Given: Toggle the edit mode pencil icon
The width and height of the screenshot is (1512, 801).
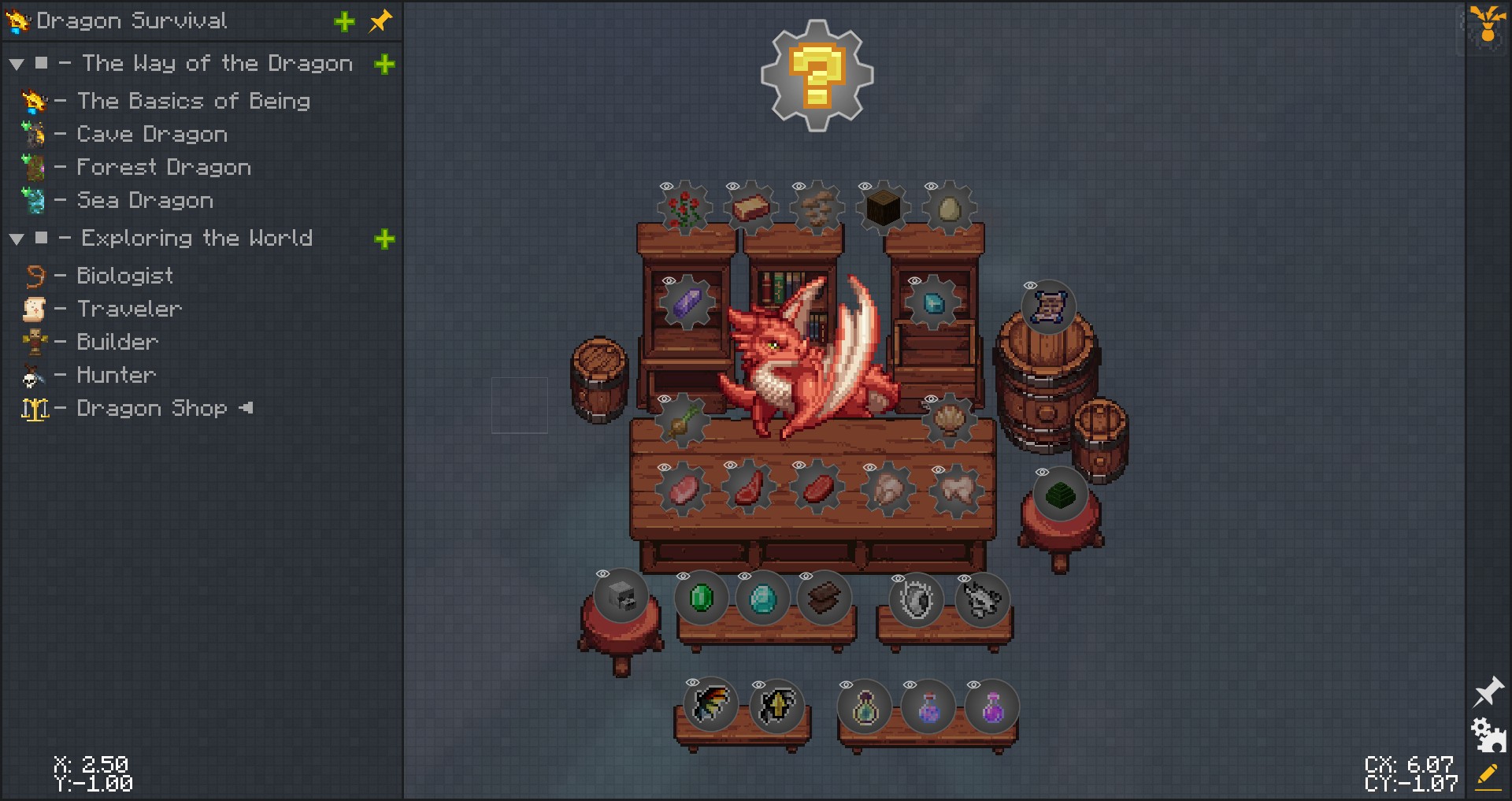Looking at the screenshot, I should pos(1488,776).
